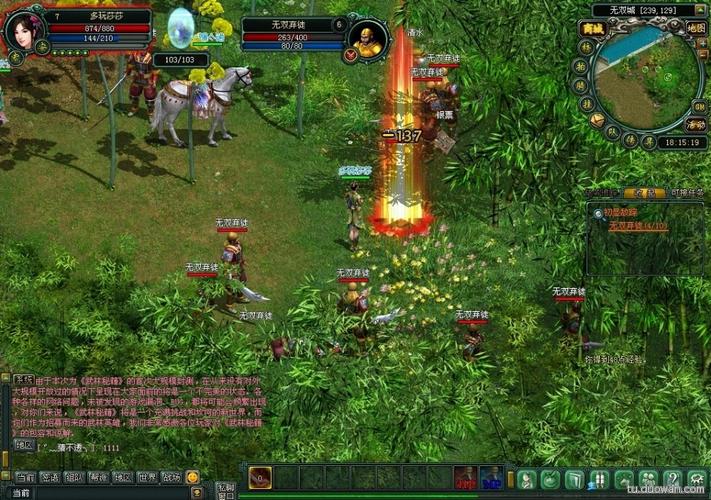
Task: Open the 活动 events button
Action: tap(696, 125)
